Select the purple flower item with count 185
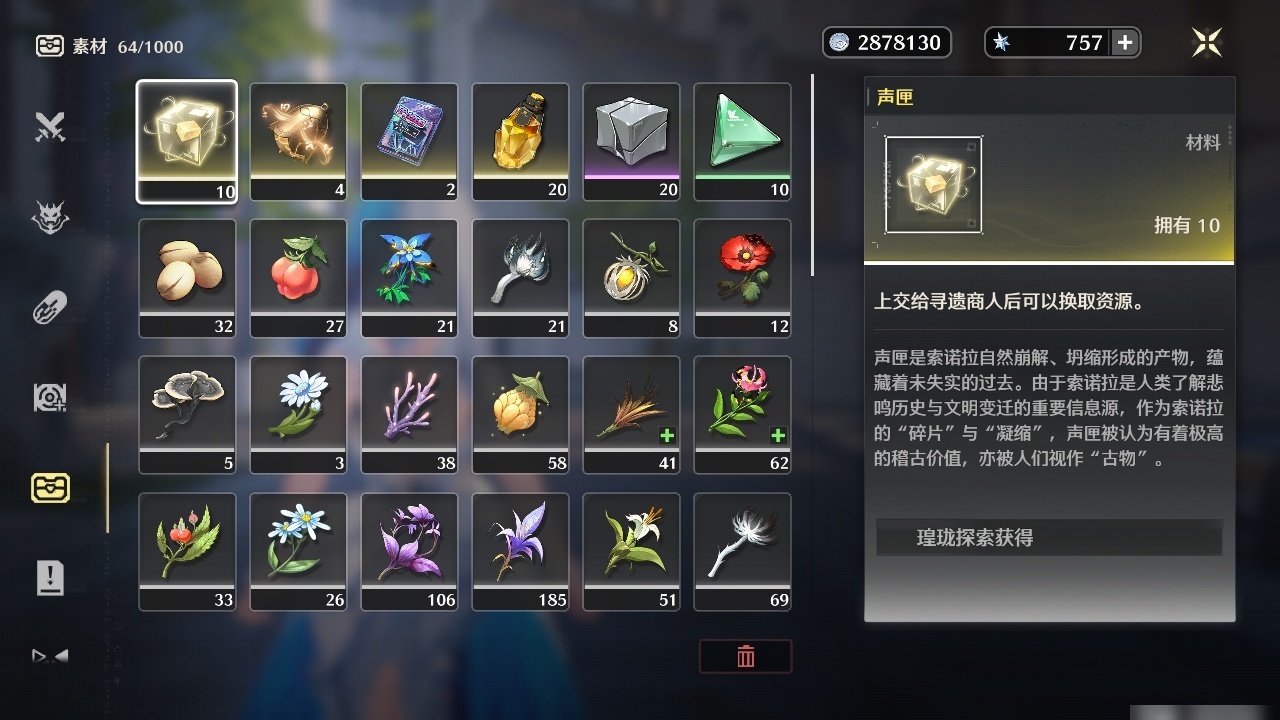The height and width of the screenshot is (720, 1280). (520, 551)
